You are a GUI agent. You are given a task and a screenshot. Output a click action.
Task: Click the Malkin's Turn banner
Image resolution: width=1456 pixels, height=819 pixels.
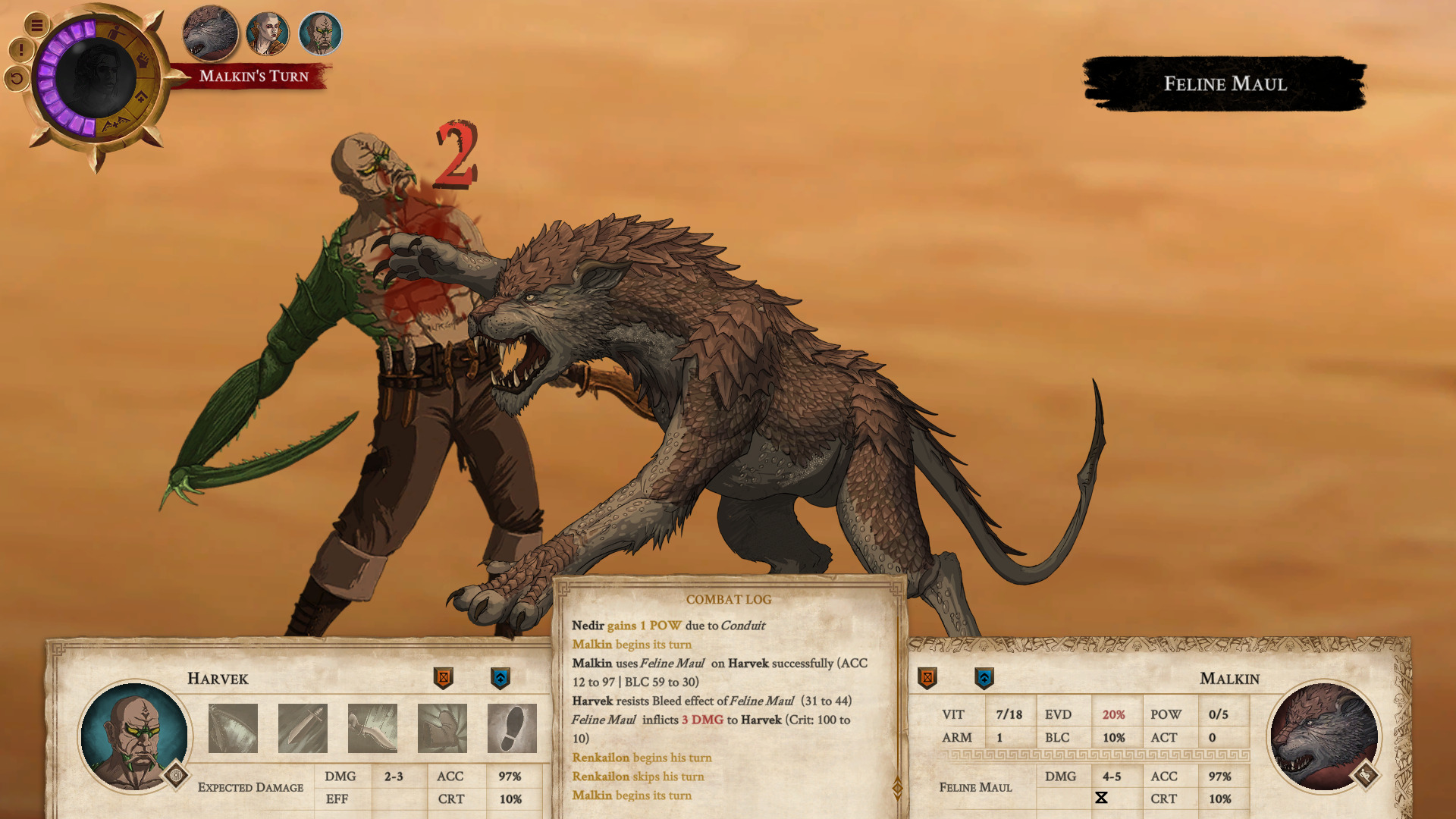254,76
